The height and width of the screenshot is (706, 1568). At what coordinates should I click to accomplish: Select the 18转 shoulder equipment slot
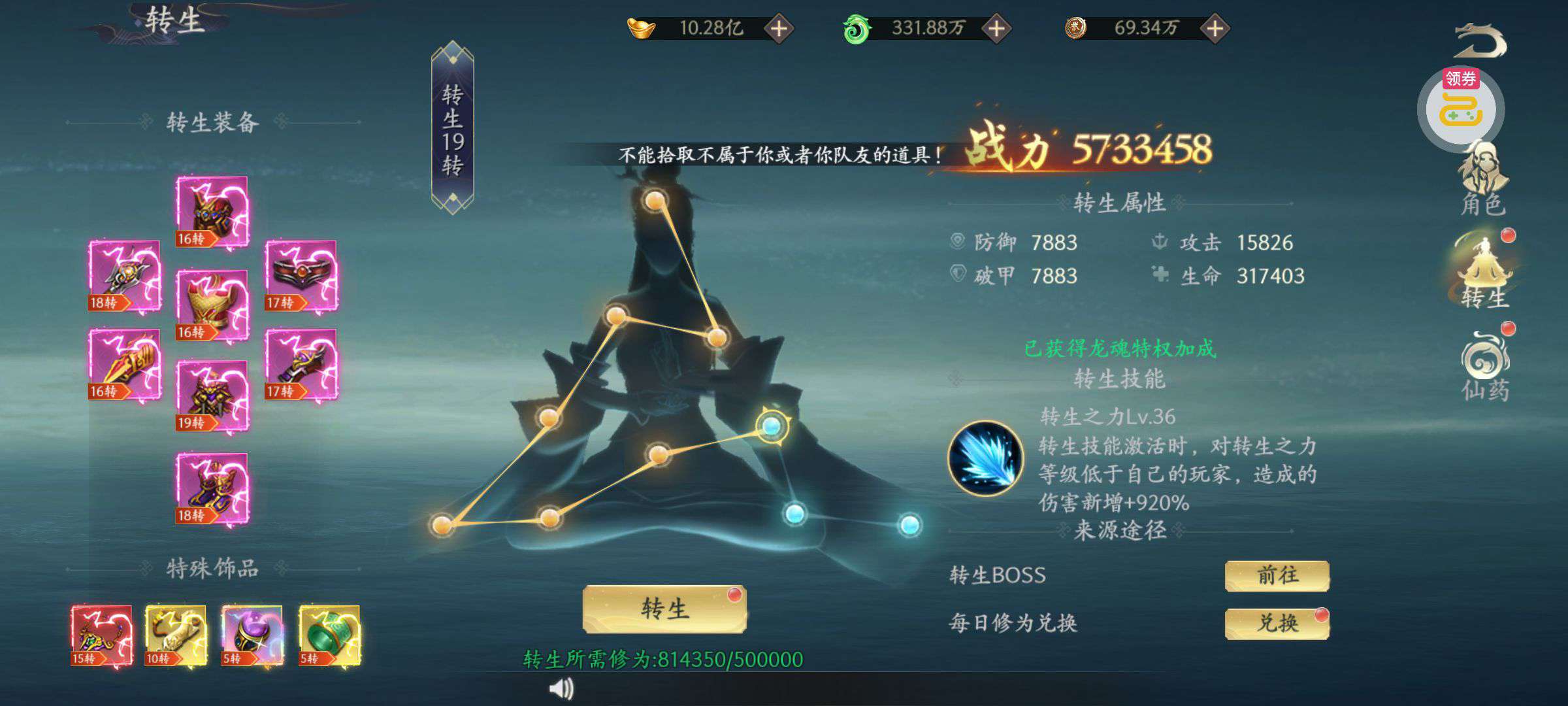[x=124, y=275]
